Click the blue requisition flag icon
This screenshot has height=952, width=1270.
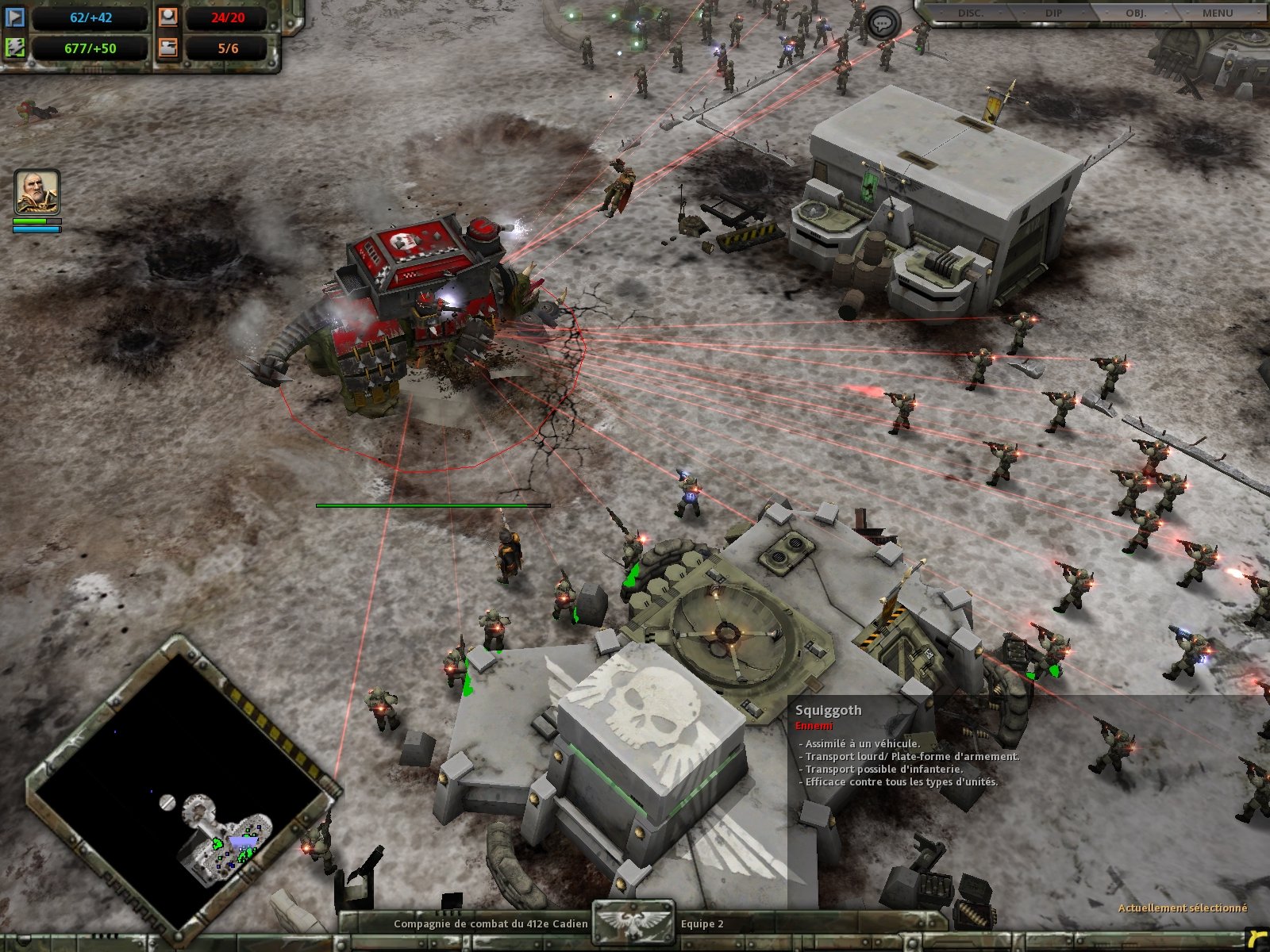coord(15,18)
